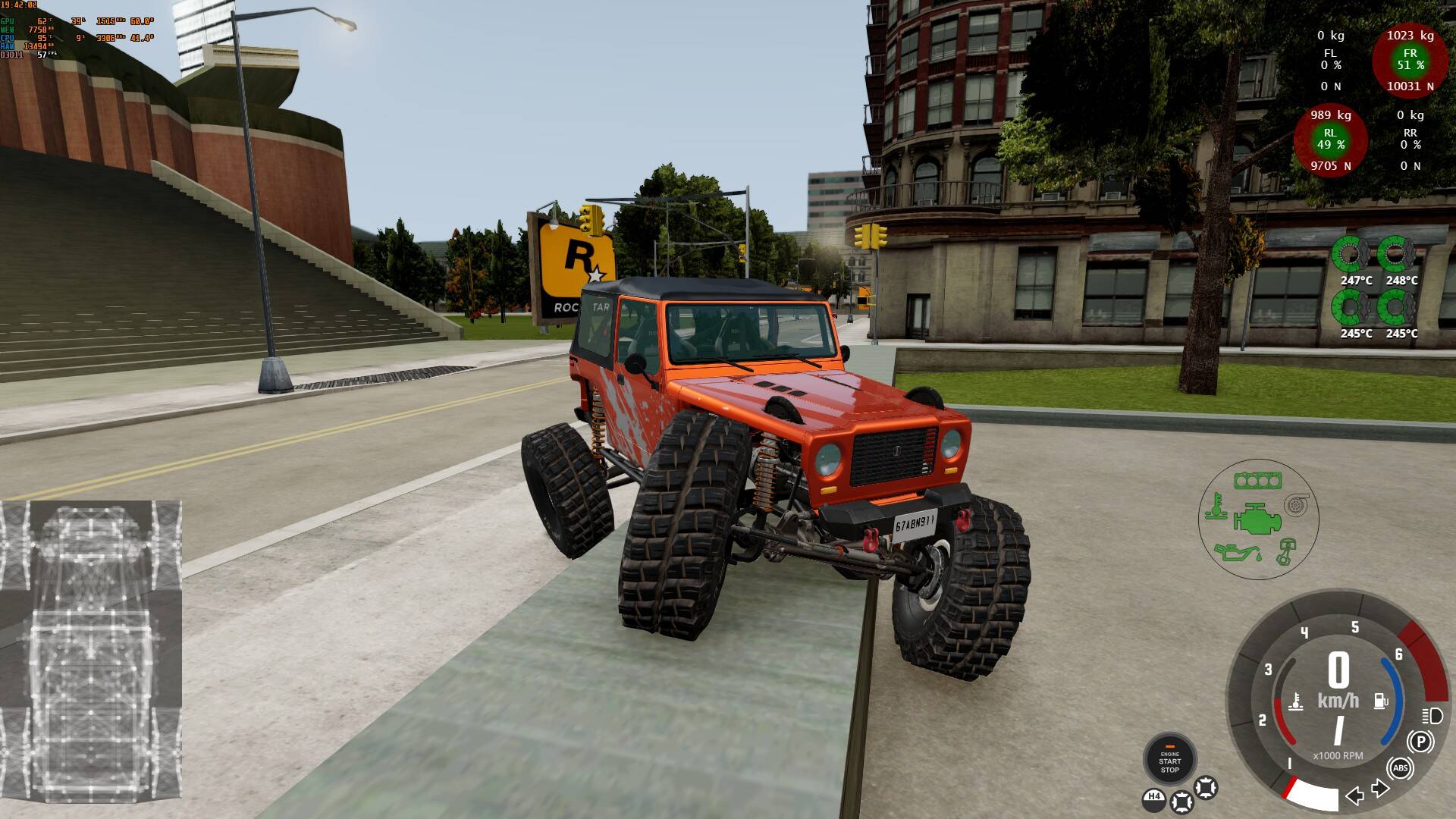Click the ABS indicator icon
Screen dimensions: 1456x819
[x=1400, y=768]
